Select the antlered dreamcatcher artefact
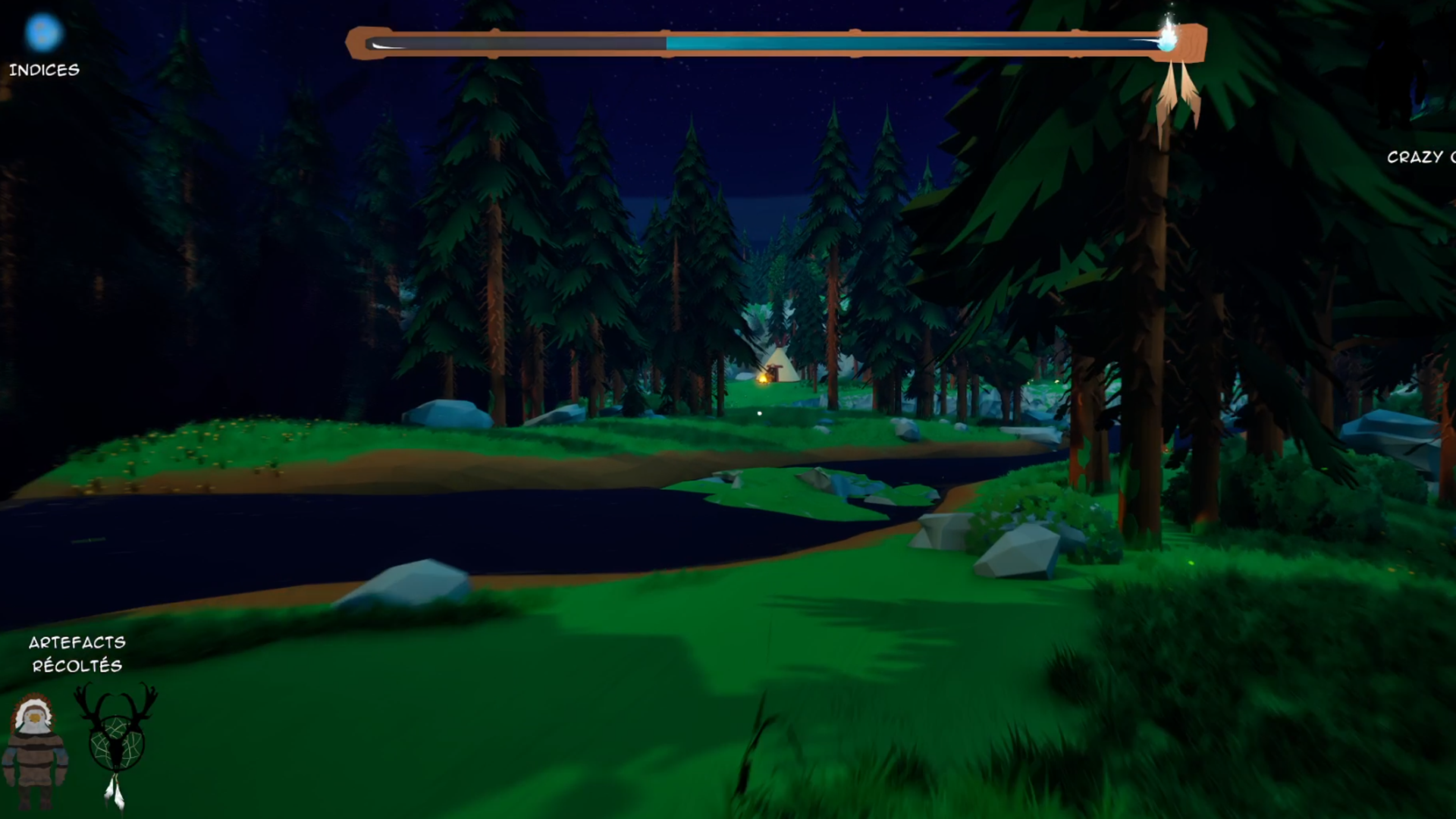Image resolution: width=1456 pixels, height=819 pixels. pos(116,739)
